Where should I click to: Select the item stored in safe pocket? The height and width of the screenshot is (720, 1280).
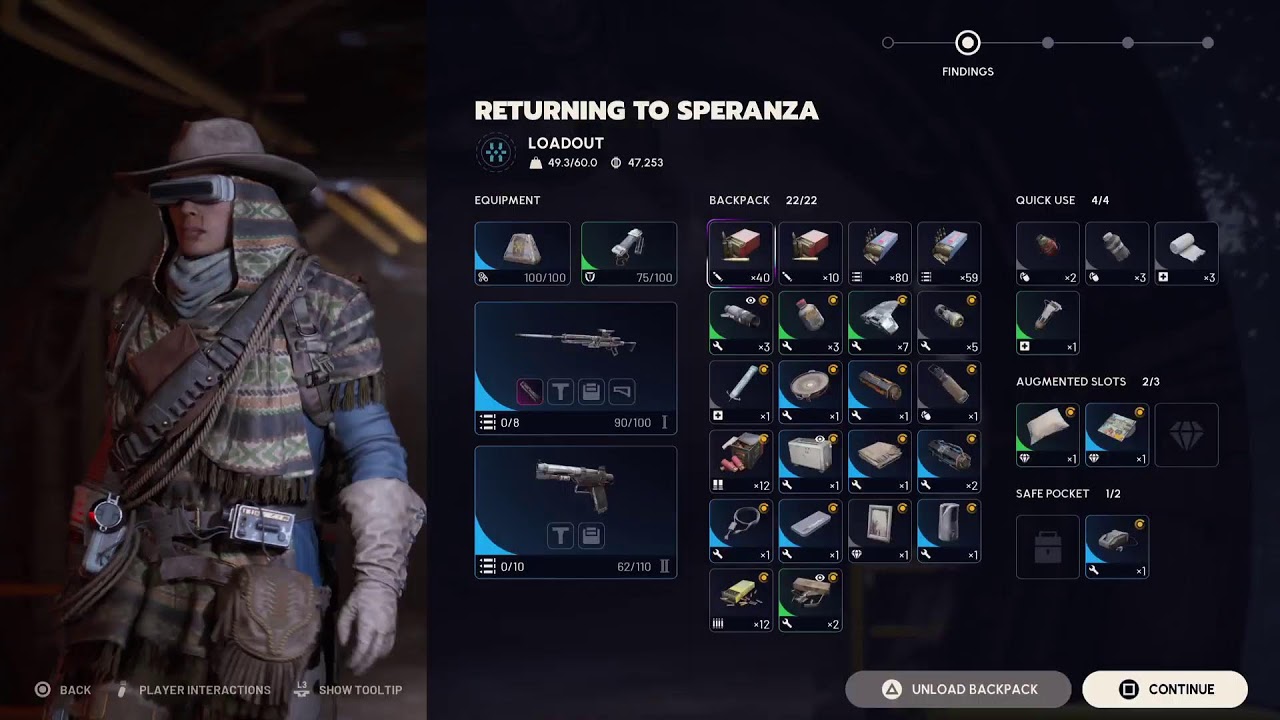(x=1116, y=547)
